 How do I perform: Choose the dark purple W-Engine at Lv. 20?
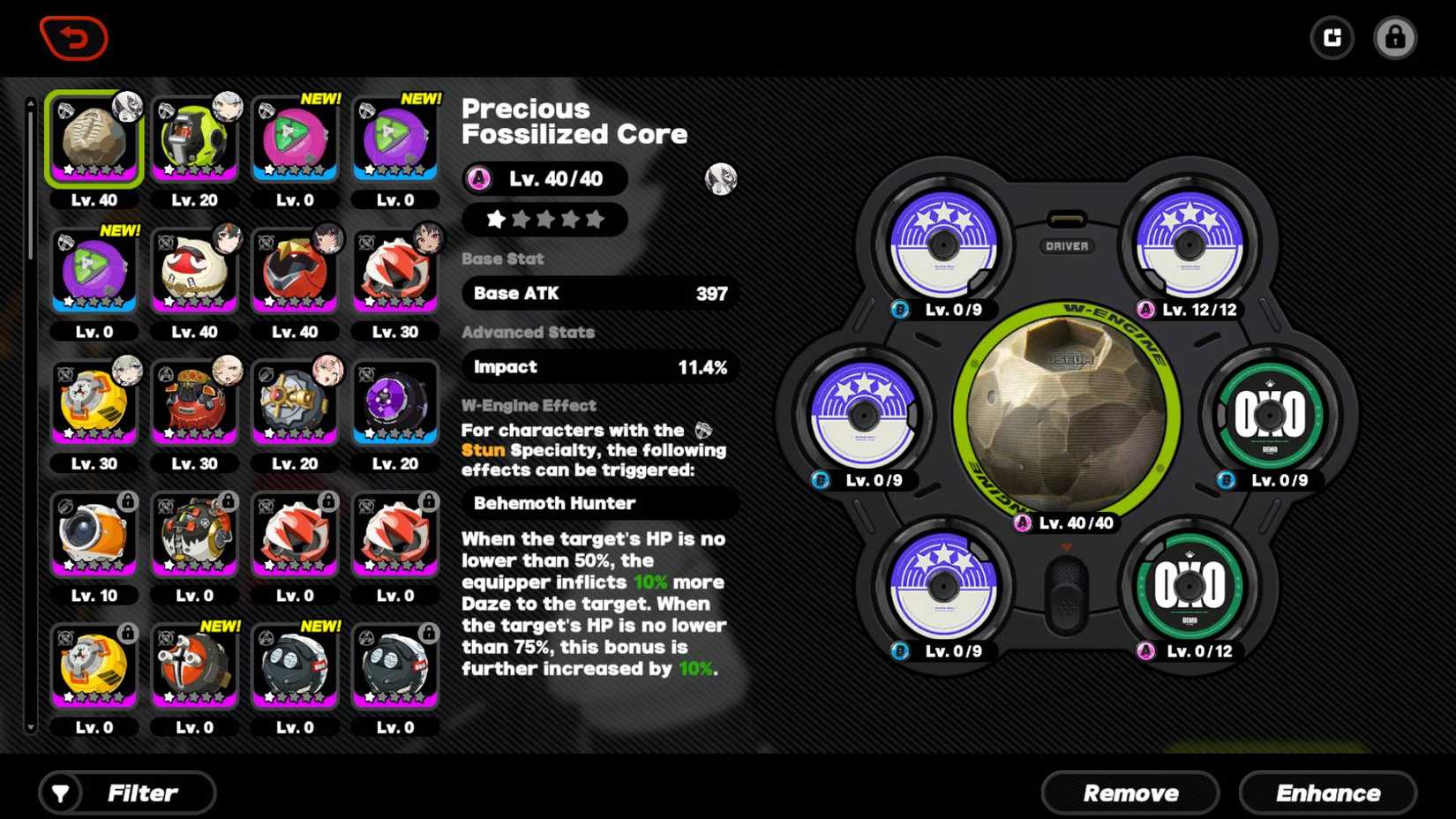(394, 402)
